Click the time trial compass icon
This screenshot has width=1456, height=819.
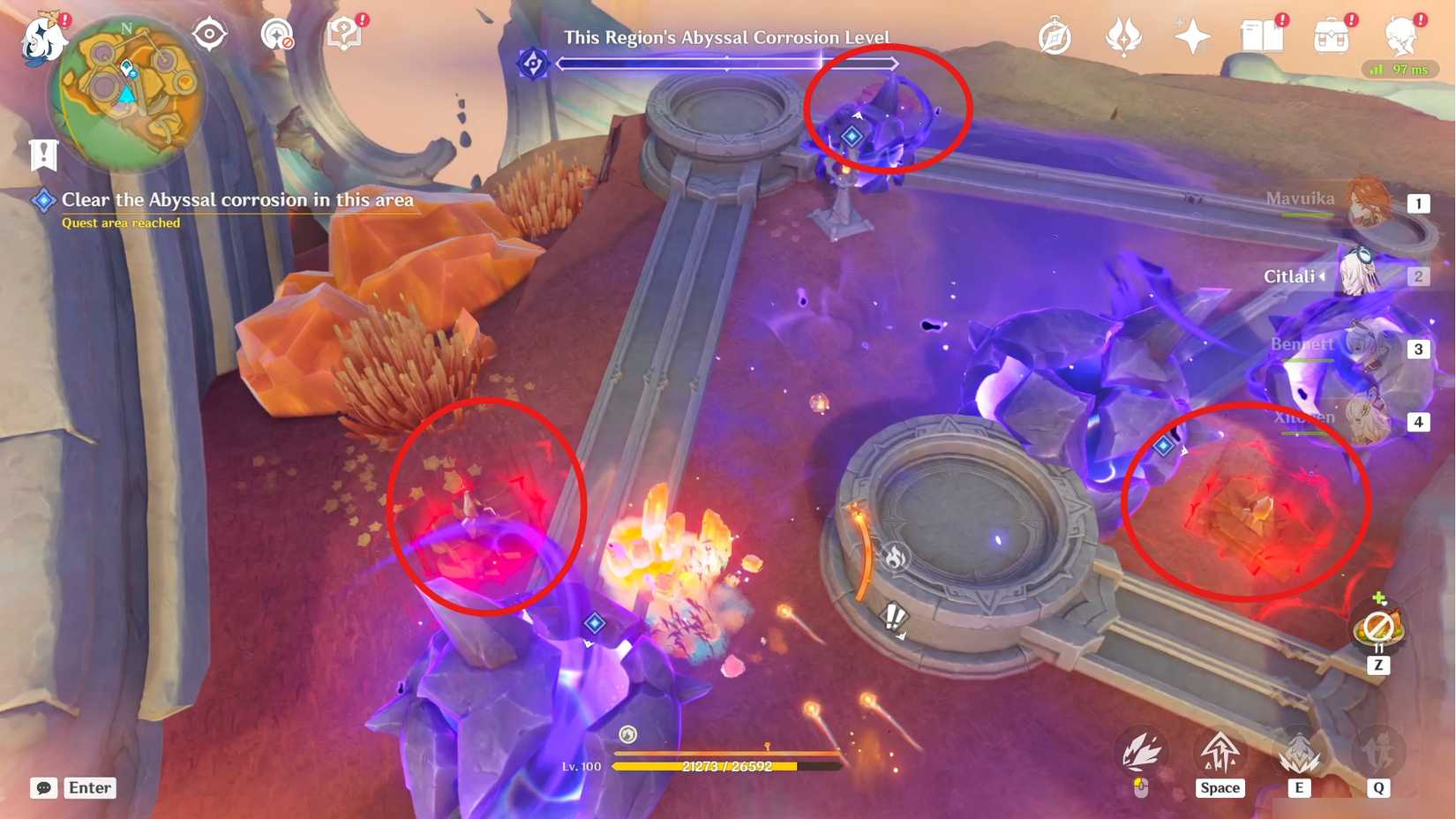point(1054,36)
